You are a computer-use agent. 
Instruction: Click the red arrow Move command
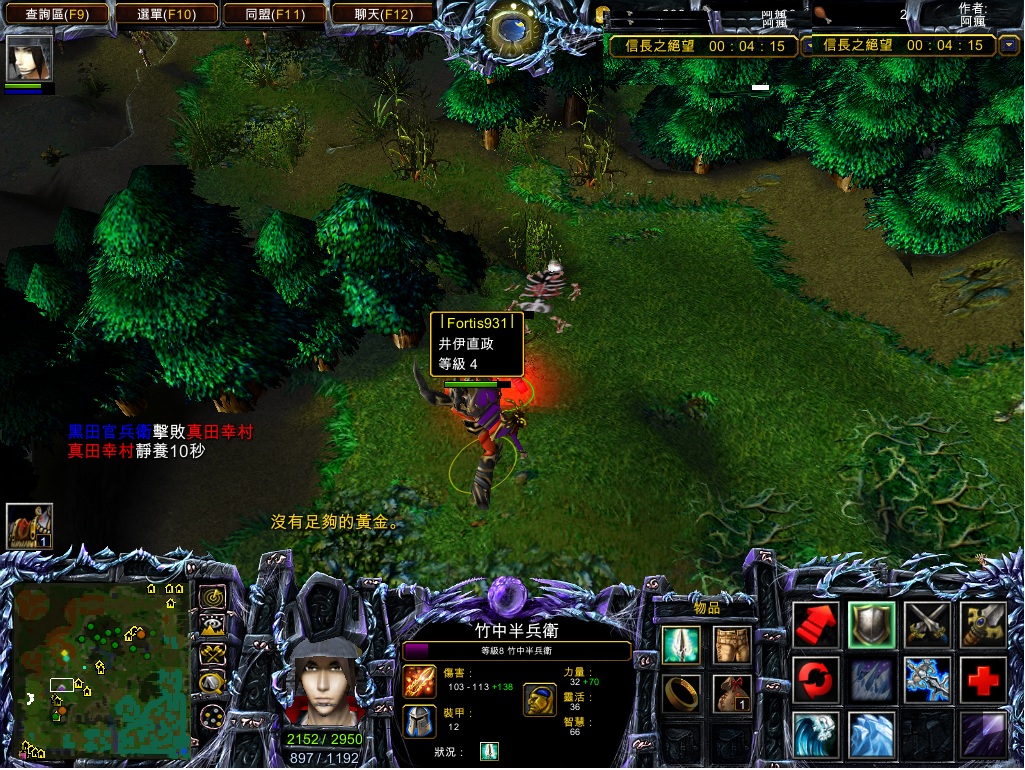click(816, 626)
